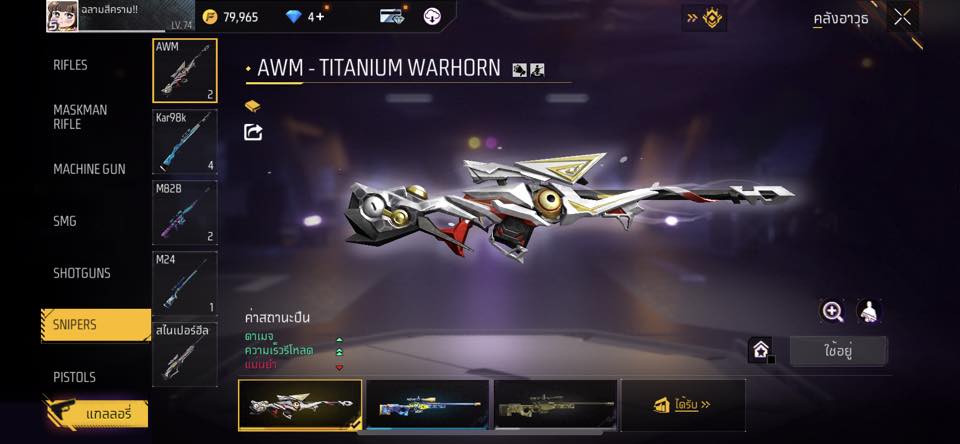The width and height of the screenshot is (960, 444).
Task: Choose the olive default AWM skin
Action: tap(555, 405)
